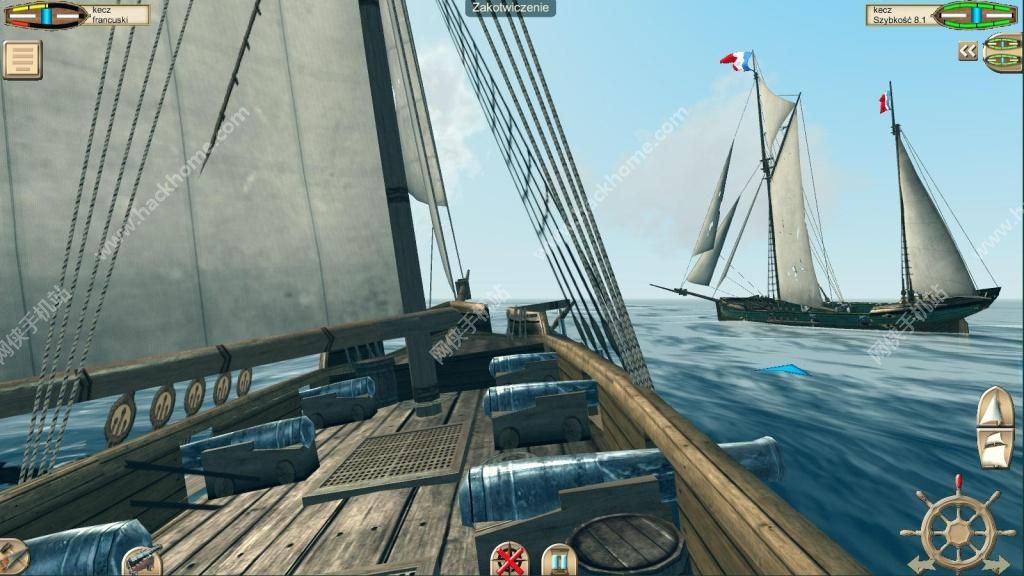Viewport: 1024px width, 576px height.
Task: Collapse the fleet panel with double arrows
Action: click(967, 51)
